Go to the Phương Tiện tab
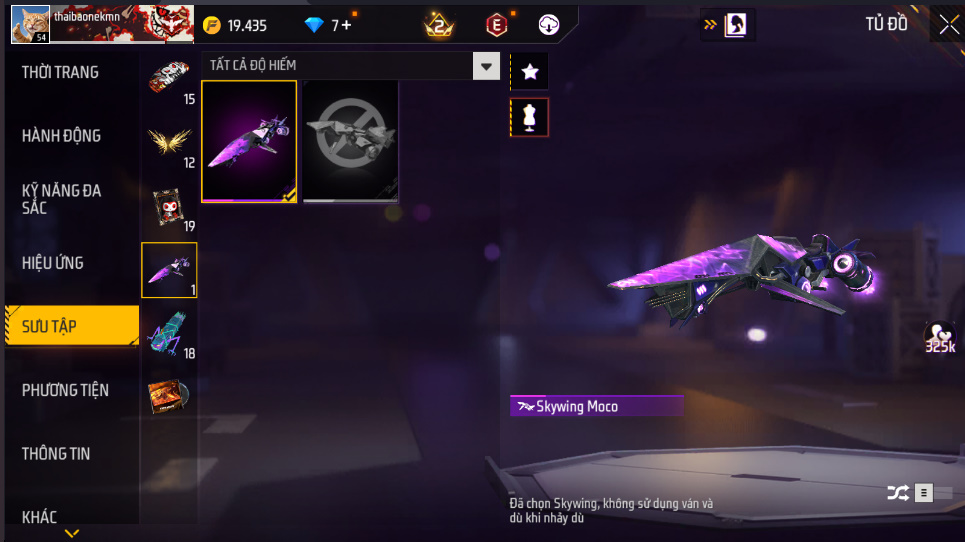 [x=65, y=390]
